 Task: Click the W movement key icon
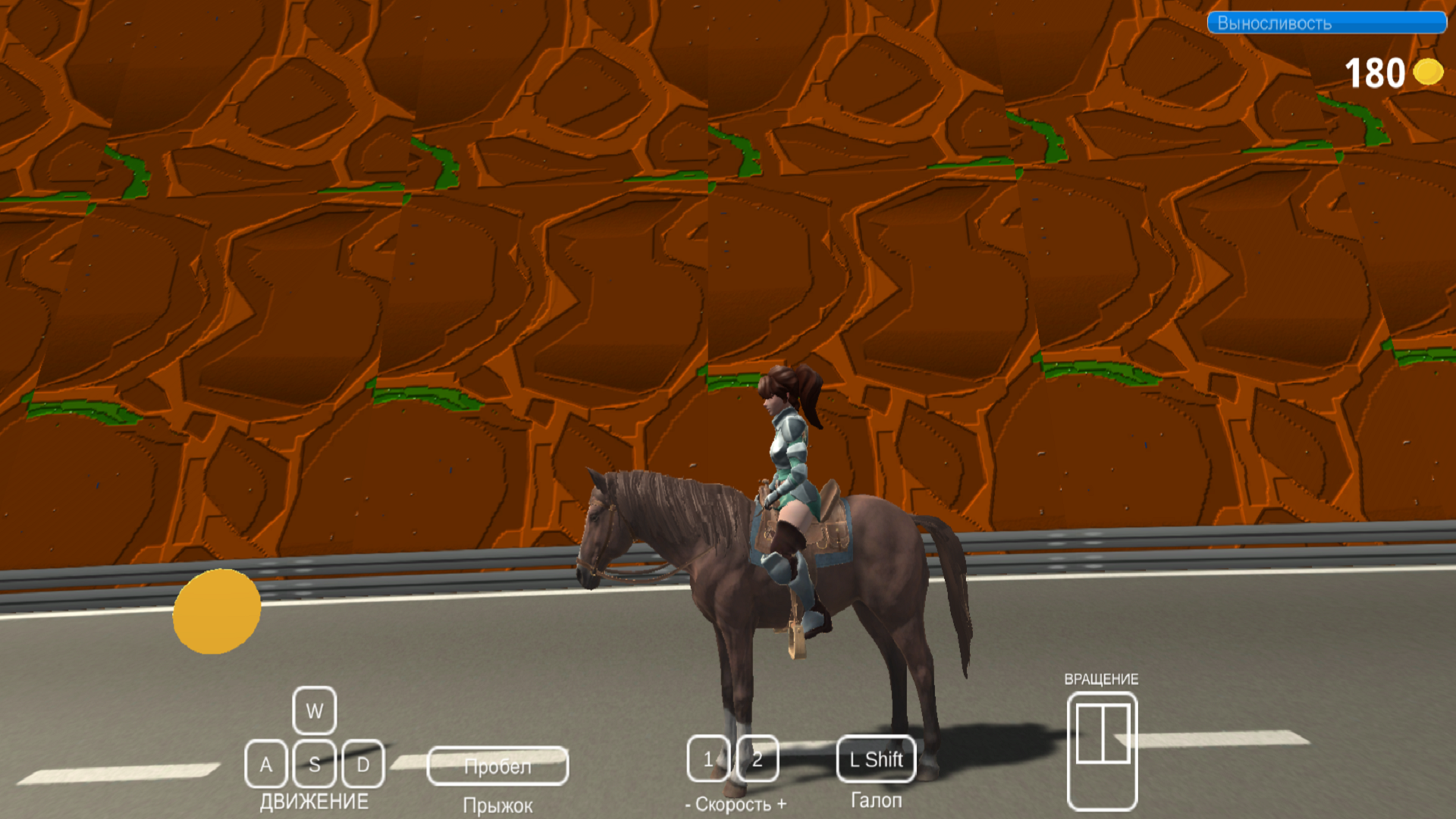click(314, 711)
